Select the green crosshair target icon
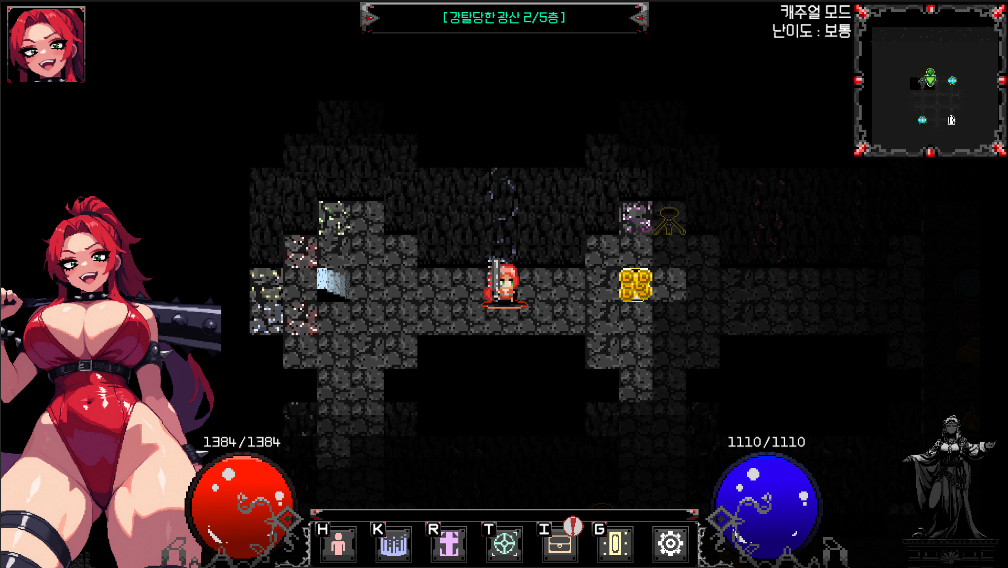 [x=505, y=544]
